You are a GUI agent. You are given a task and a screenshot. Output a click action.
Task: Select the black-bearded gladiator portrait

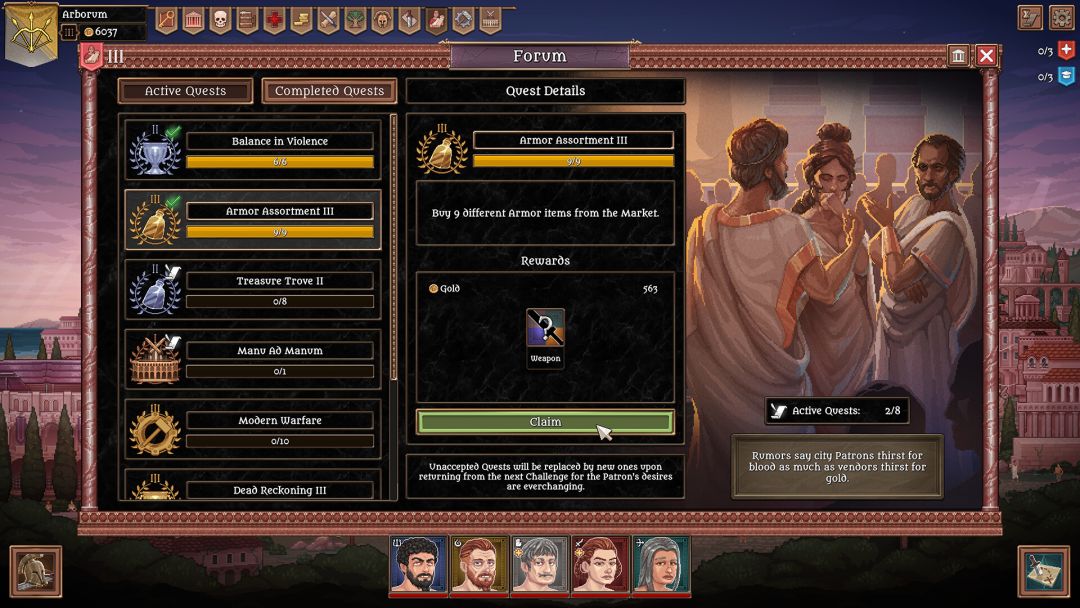[418, 565]
